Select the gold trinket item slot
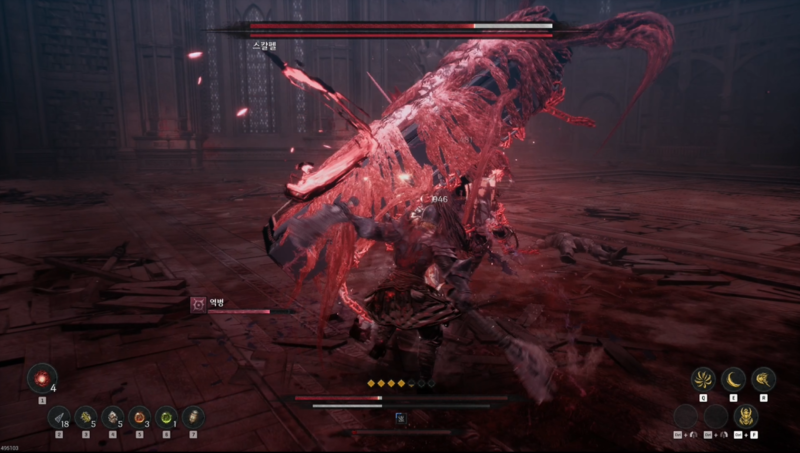 (x=86, y=417)
